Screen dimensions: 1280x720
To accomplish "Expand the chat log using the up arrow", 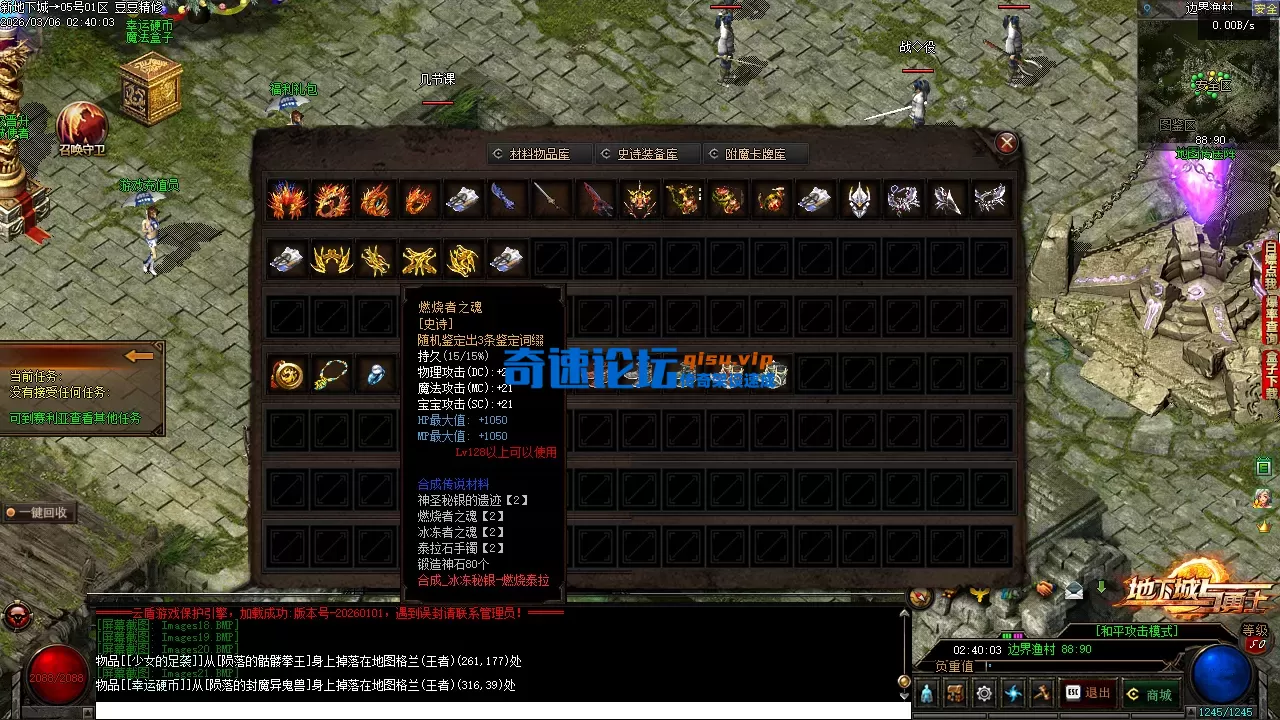I will click(906, 612).
